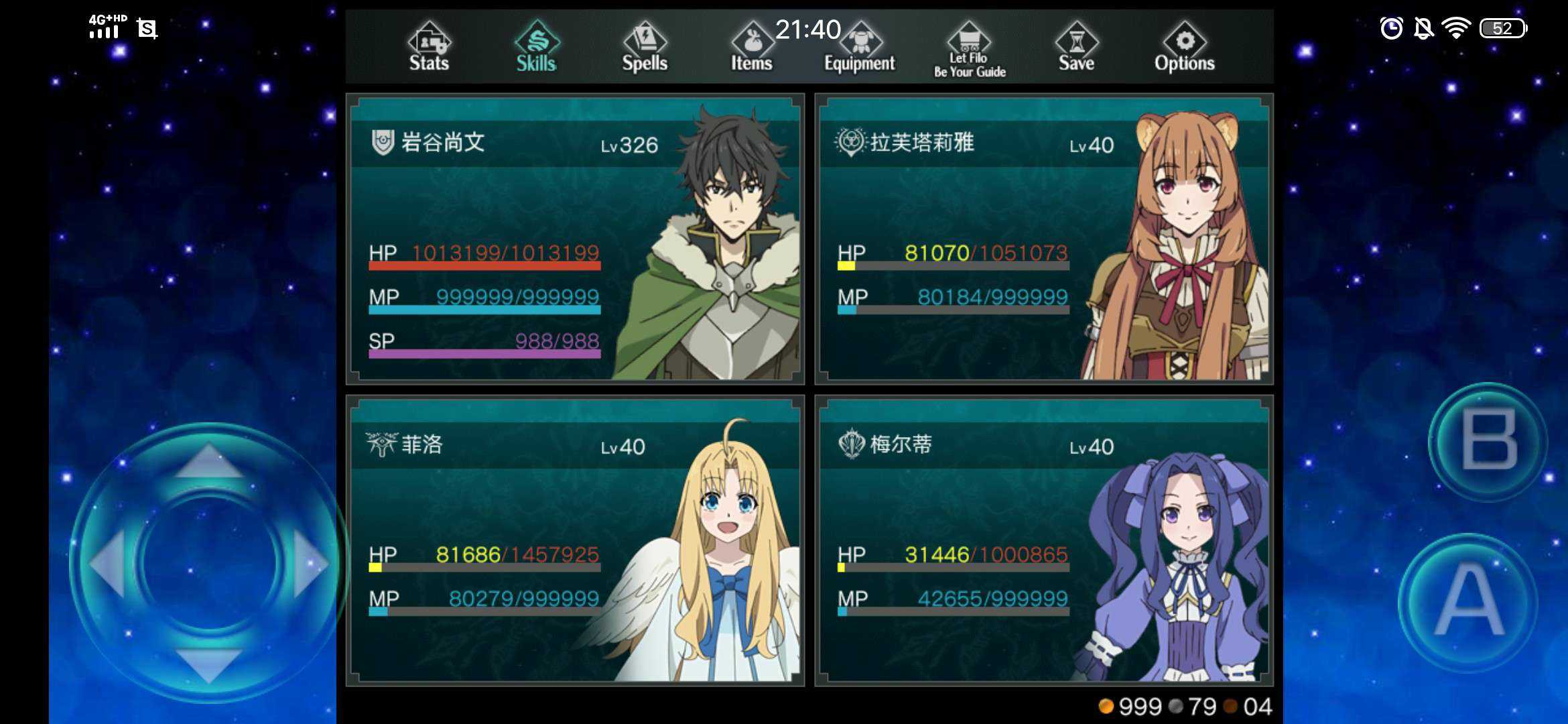This screenshot has width=1568, height=724.
Task: Tap the d-pad down arrow
Action: pyautogui.click(x=208, y=664)
